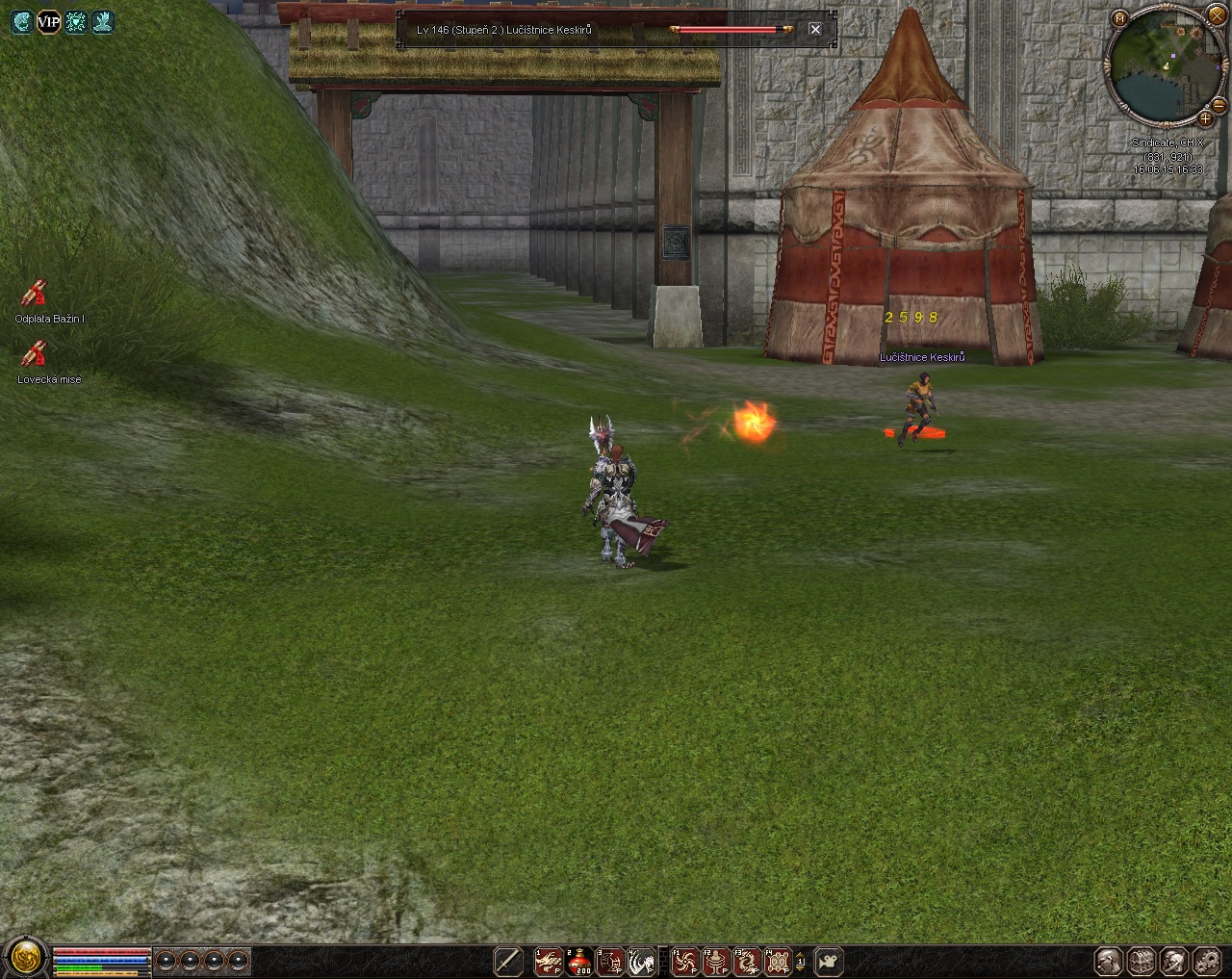This screenshot has height=979, width=1232.
Task: Use the red potion in the quickslot
Action: pyautogui.click(x=579, y=961)
